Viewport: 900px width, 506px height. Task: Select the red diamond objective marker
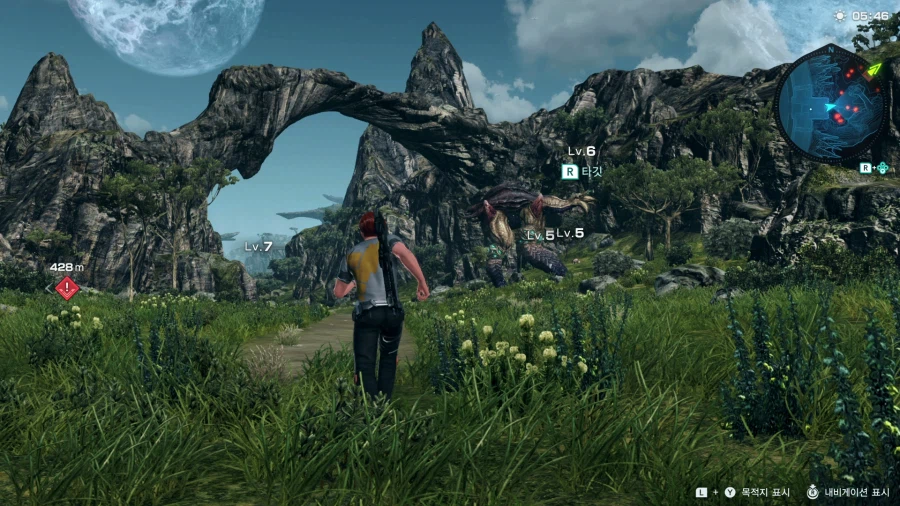click(67, 288)
